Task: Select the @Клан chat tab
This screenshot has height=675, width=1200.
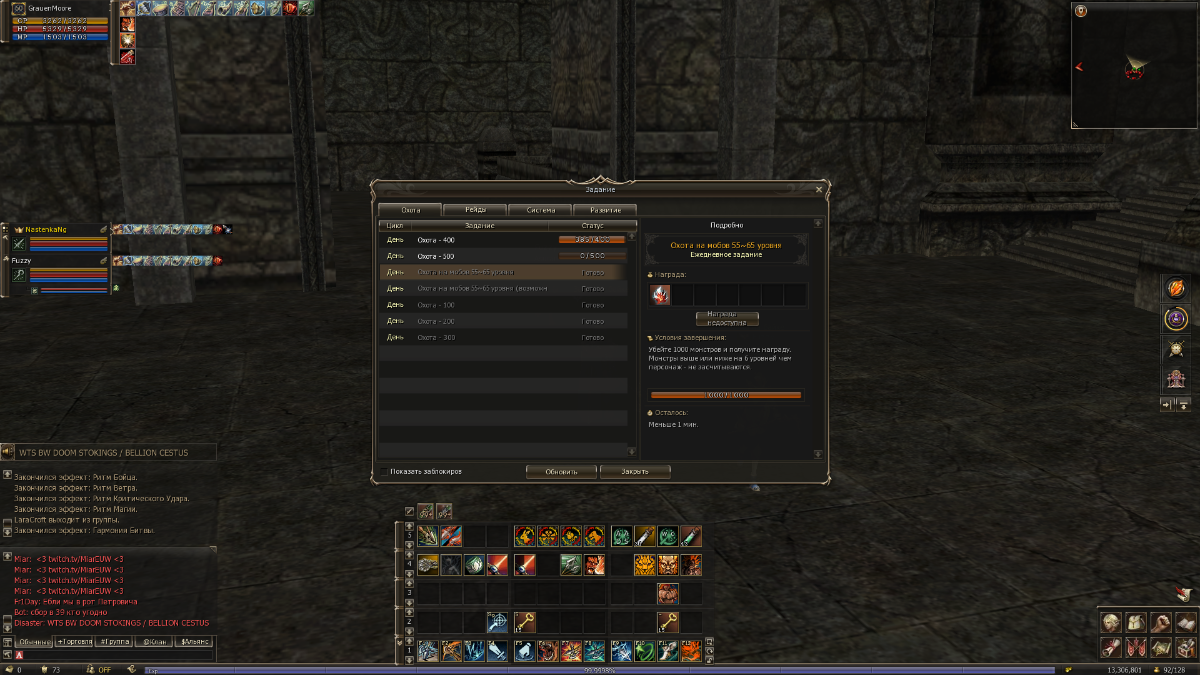Action: 153,641
